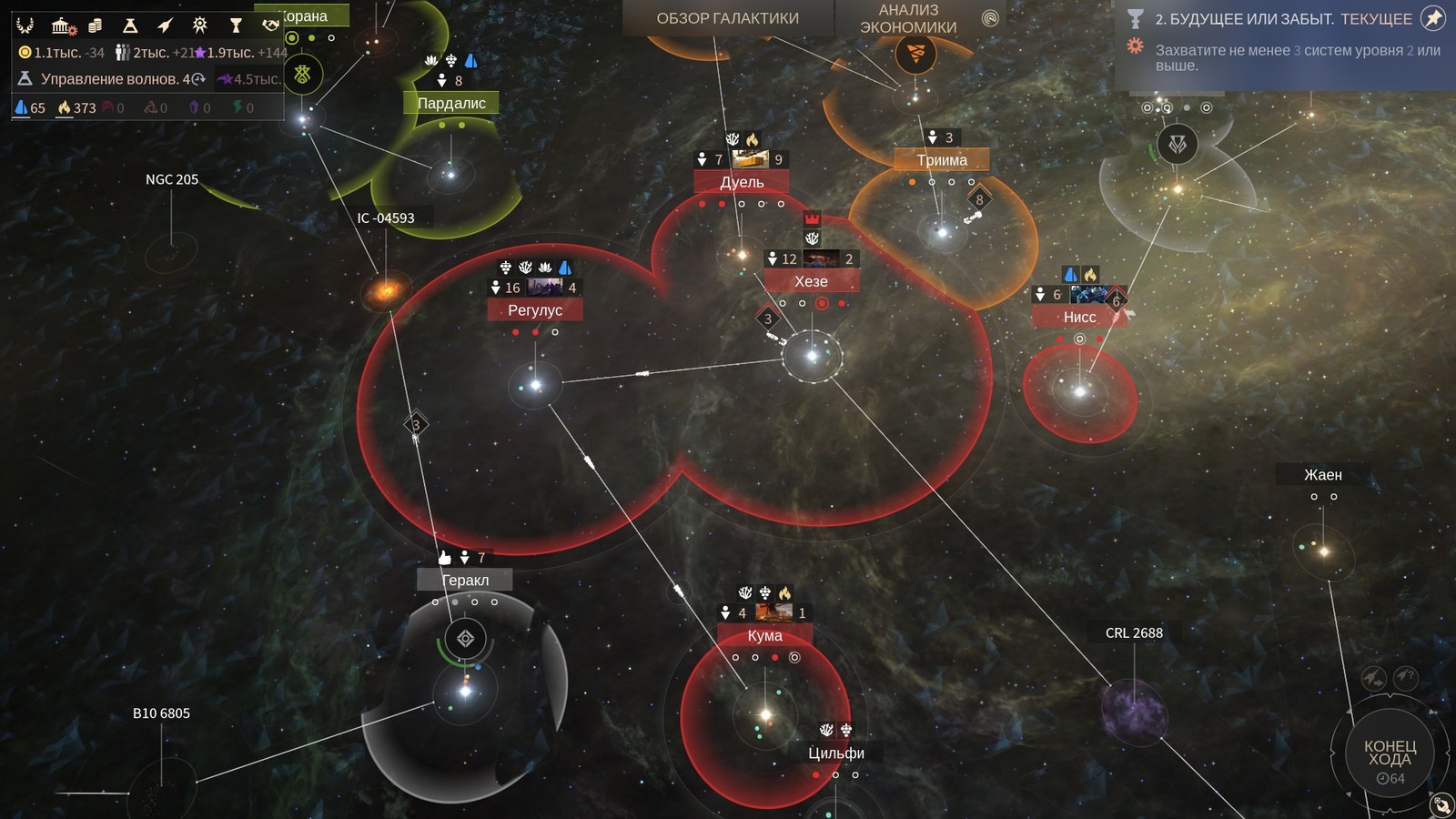Screen dimensions: 1456x819
Task: Open the ship military screen
Action: click(165, 25)
